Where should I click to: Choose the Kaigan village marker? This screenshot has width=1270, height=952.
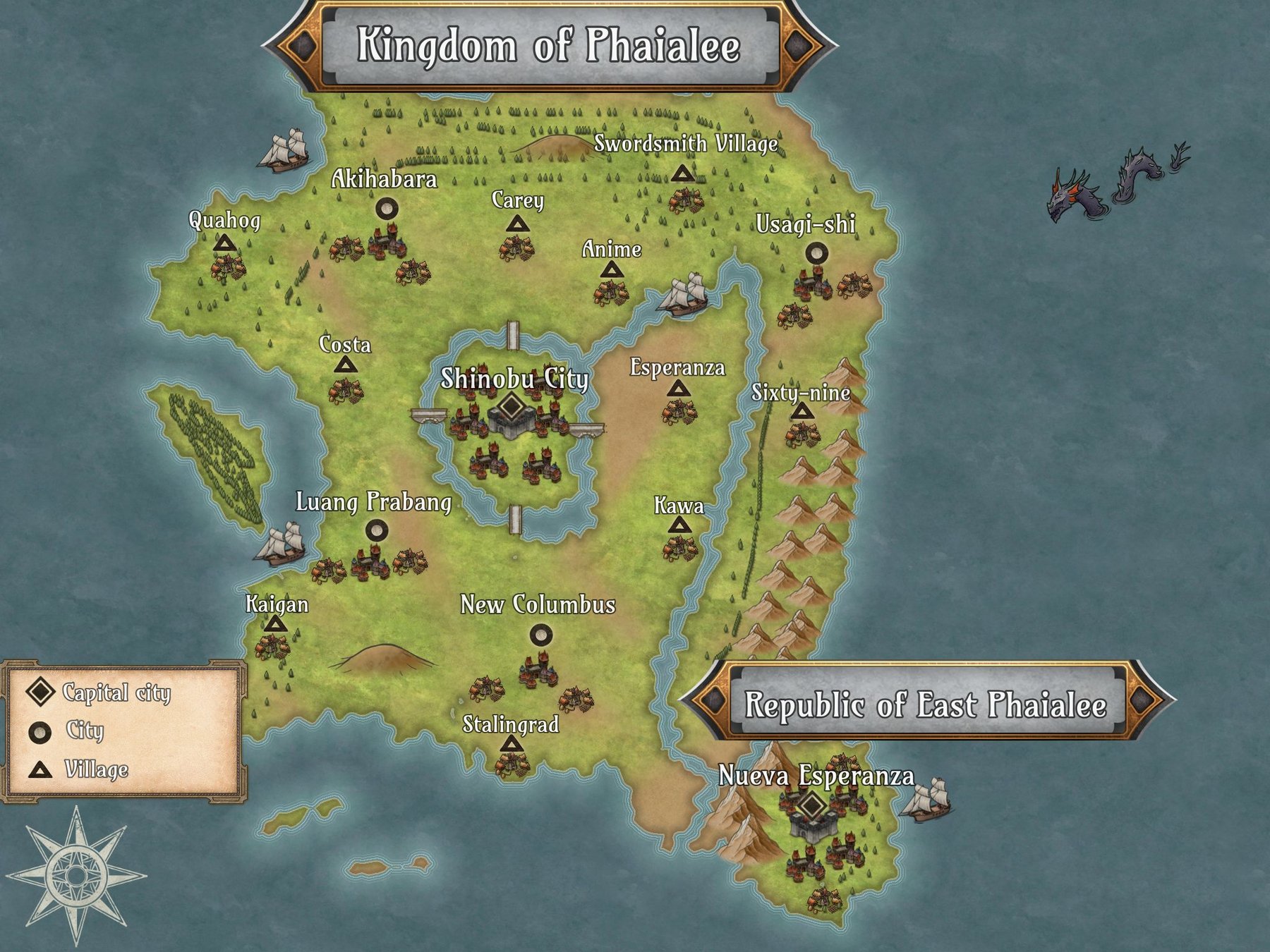pyautogui.click(x=276, y=625)
